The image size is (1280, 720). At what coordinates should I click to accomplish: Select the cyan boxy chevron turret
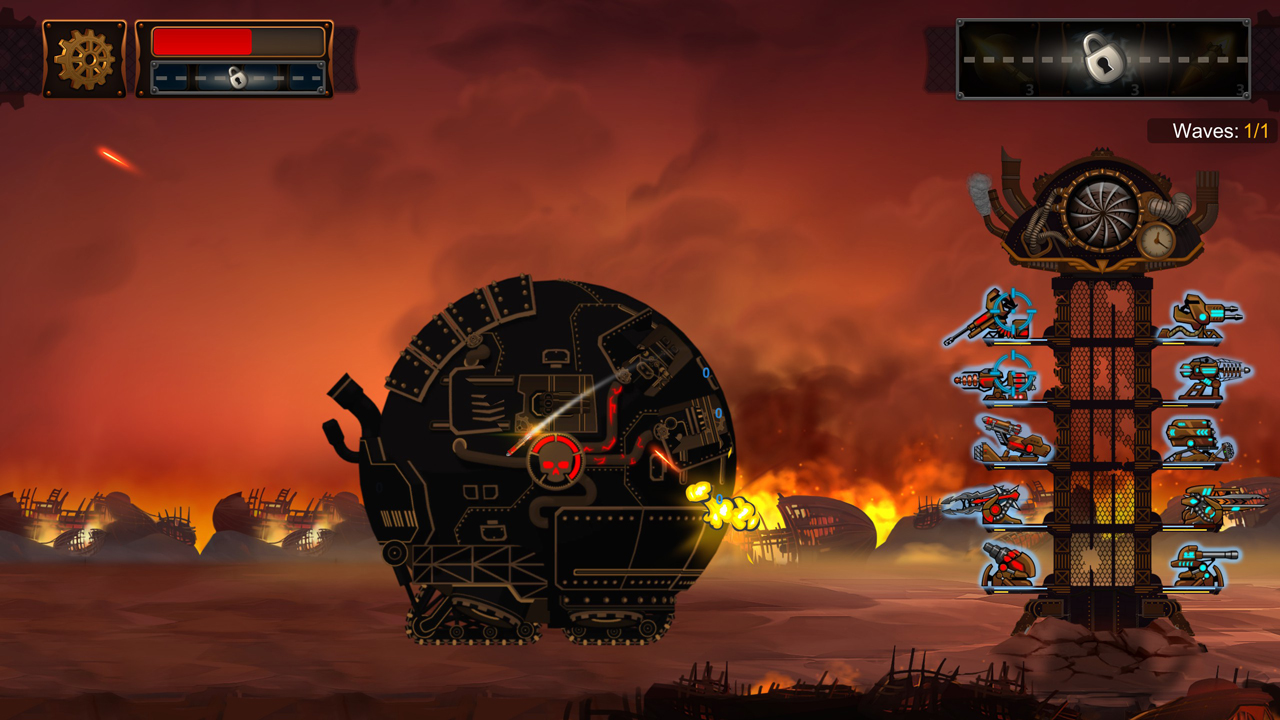click(x=1197, y=440)
